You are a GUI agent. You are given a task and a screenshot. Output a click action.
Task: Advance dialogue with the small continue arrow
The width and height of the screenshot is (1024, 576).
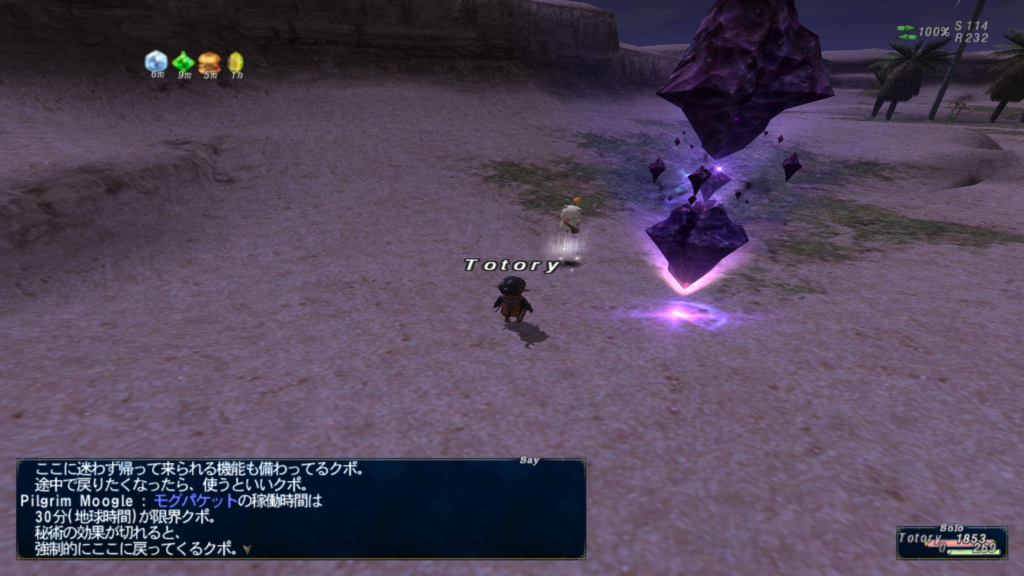click(246, 549)
